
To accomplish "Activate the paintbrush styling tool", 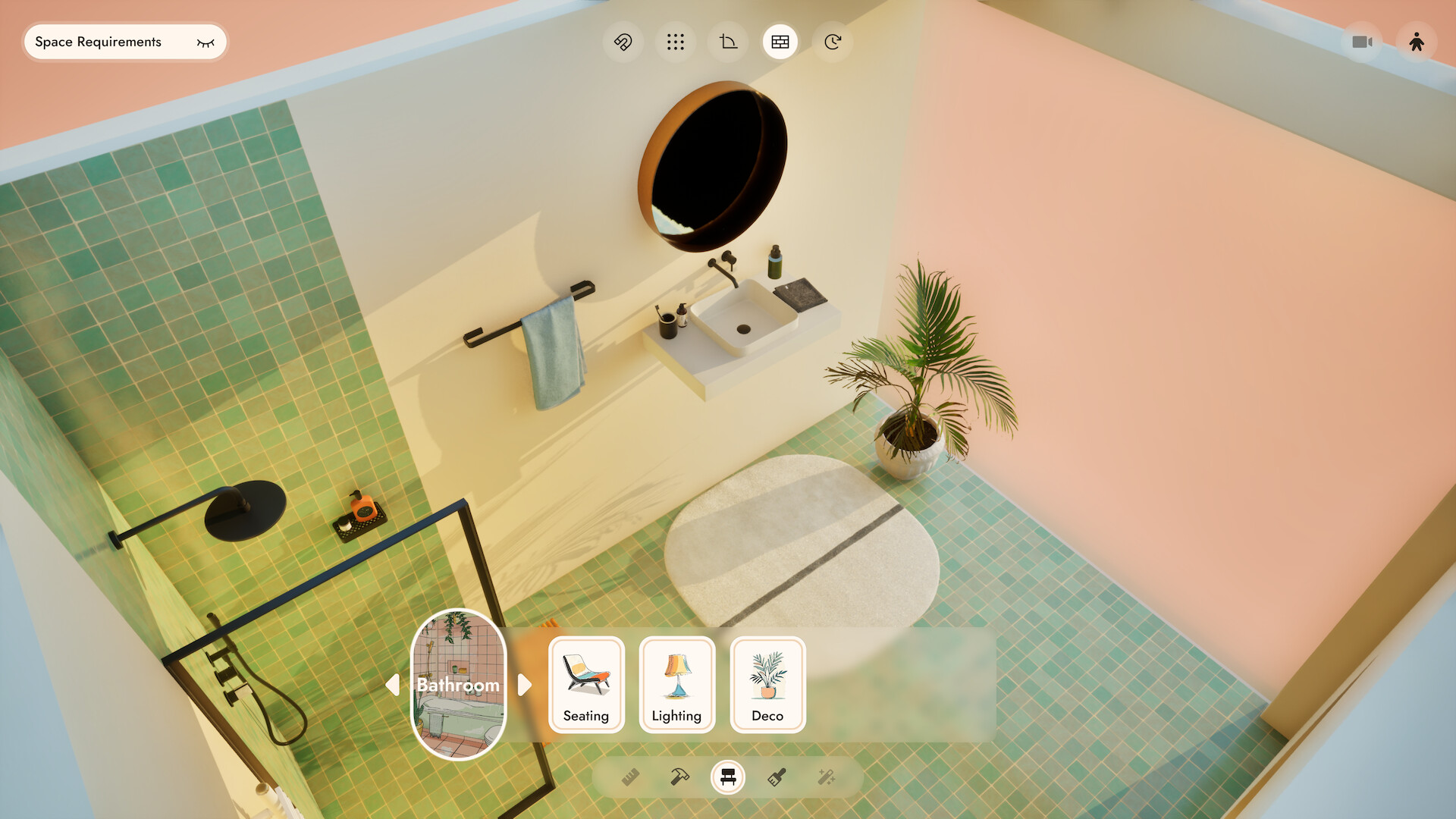I will click(x=777, y=777).
